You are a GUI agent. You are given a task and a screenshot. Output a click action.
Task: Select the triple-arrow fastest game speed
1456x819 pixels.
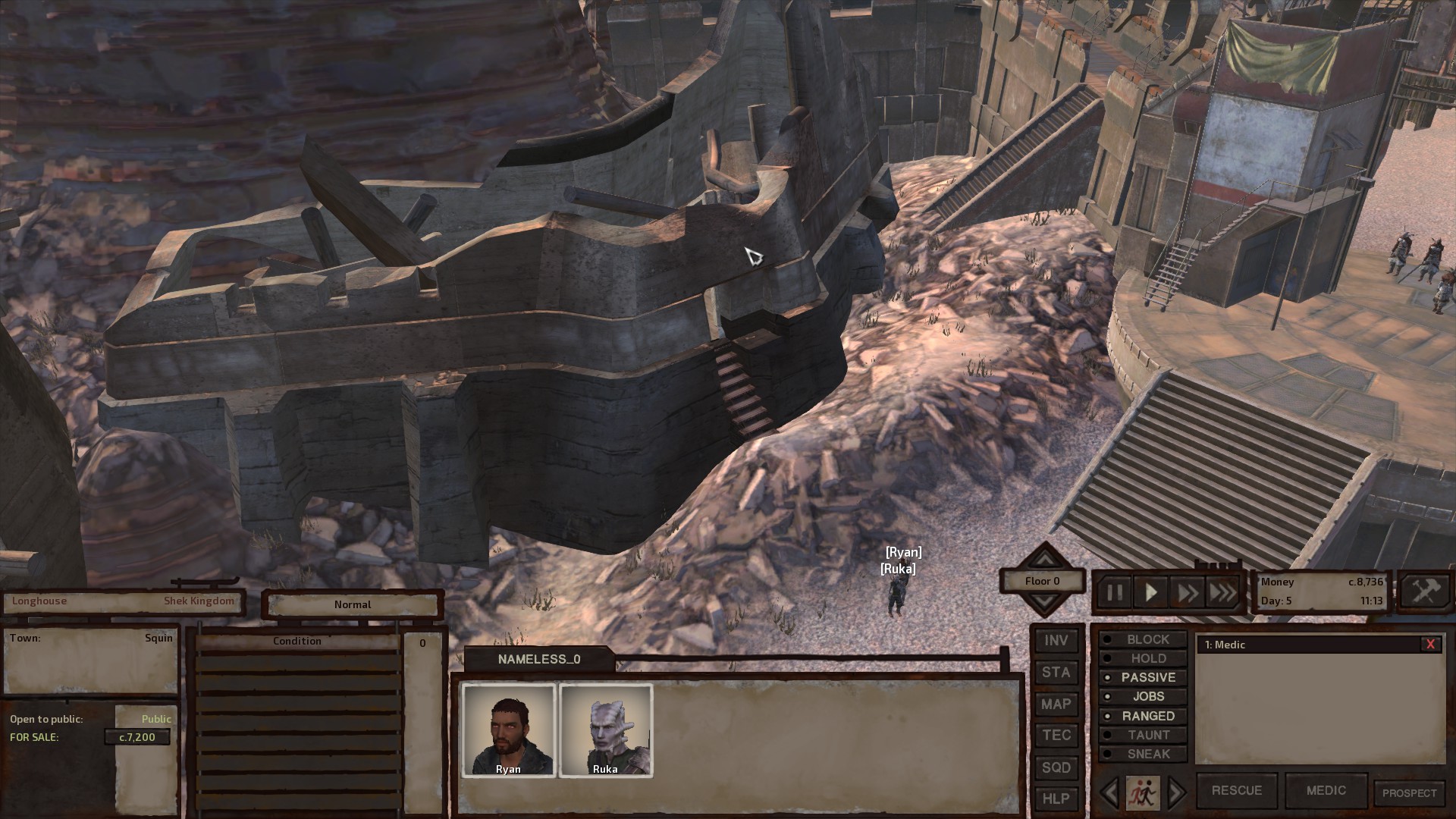click(x=1221, y=592)
